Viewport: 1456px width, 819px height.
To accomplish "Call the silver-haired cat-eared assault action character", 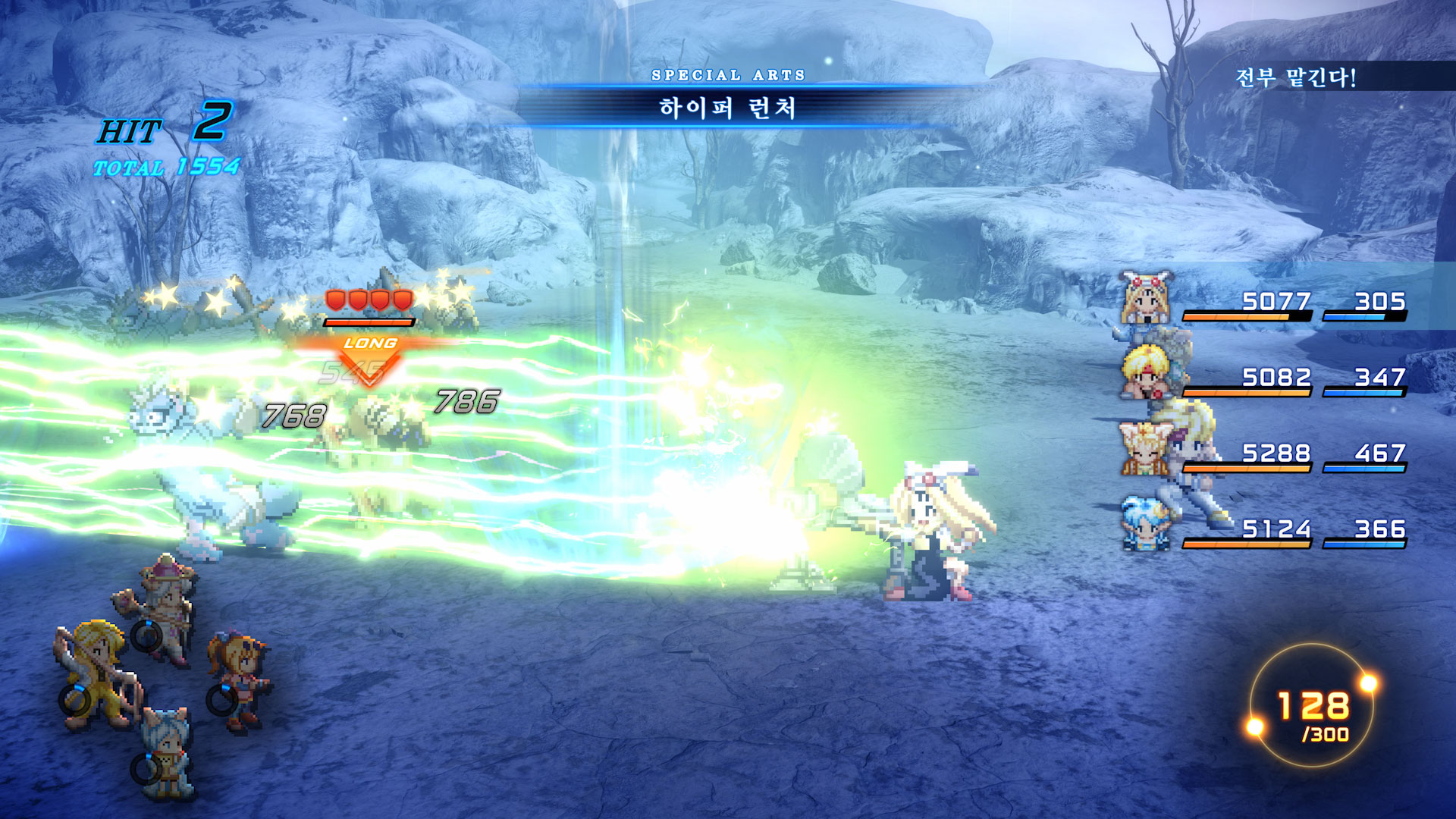I will (x=167, y=751).
